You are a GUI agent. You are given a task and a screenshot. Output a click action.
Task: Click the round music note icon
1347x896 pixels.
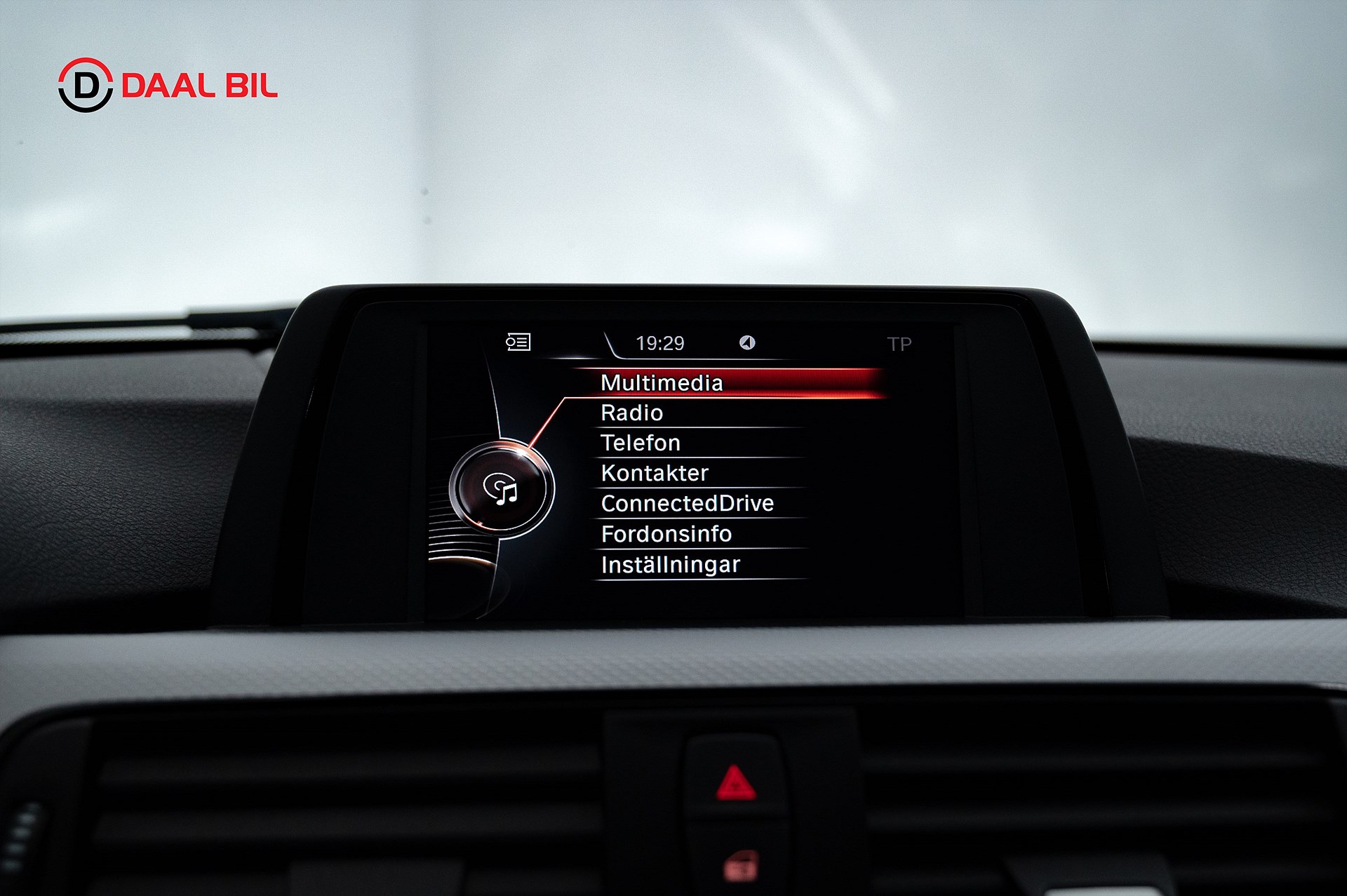501,489
